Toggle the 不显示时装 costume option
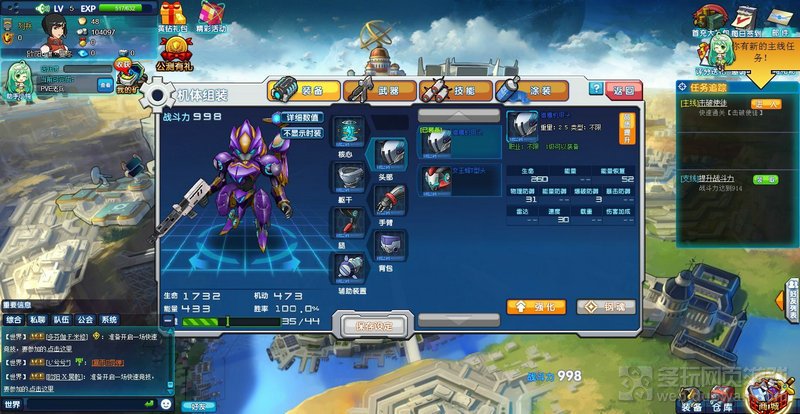800x414 pixels. pyautogui.click(x=302, y=132)
